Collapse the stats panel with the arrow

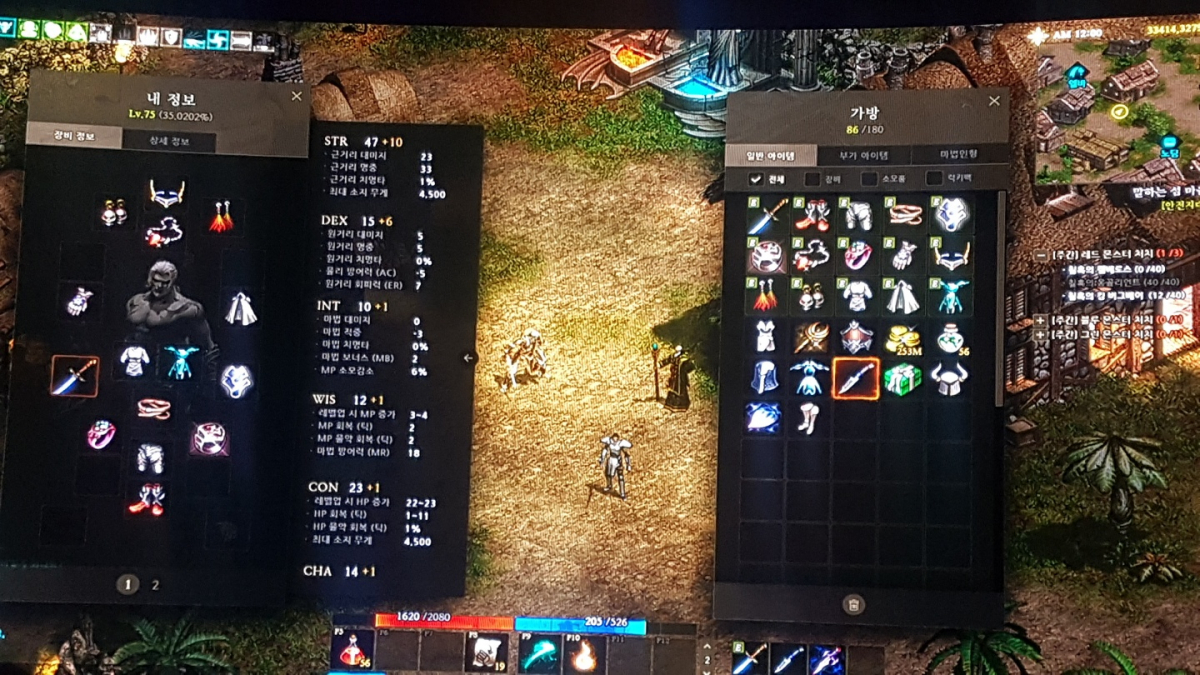[469, 358]
